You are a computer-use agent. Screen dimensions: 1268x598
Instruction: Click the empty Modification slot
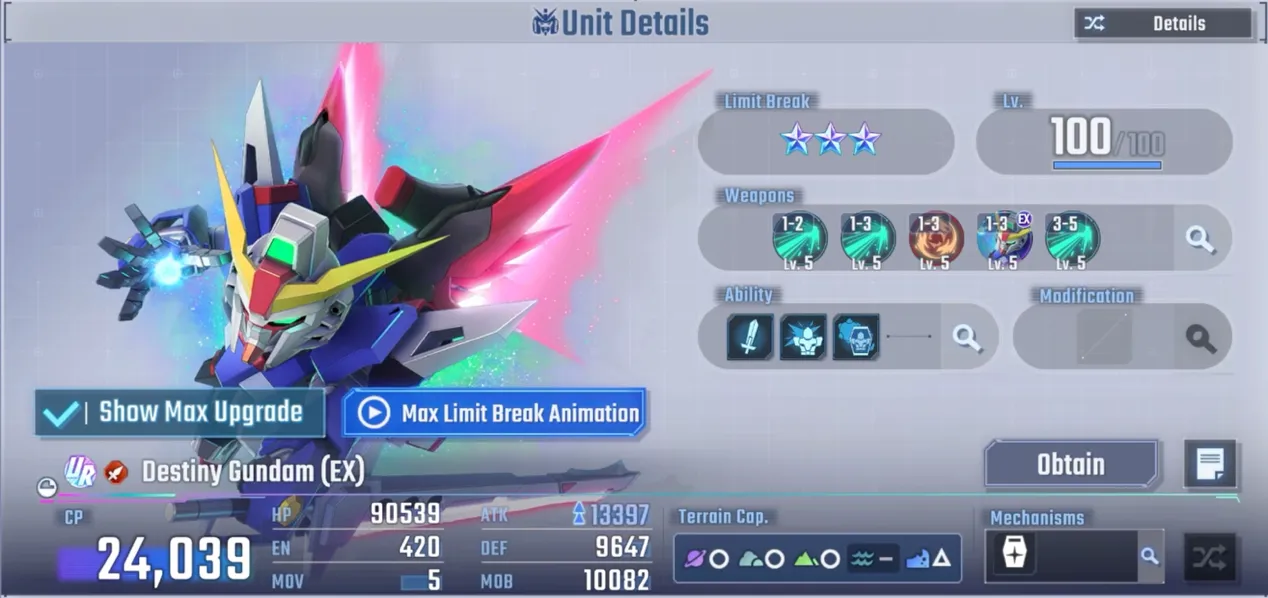1104,338
